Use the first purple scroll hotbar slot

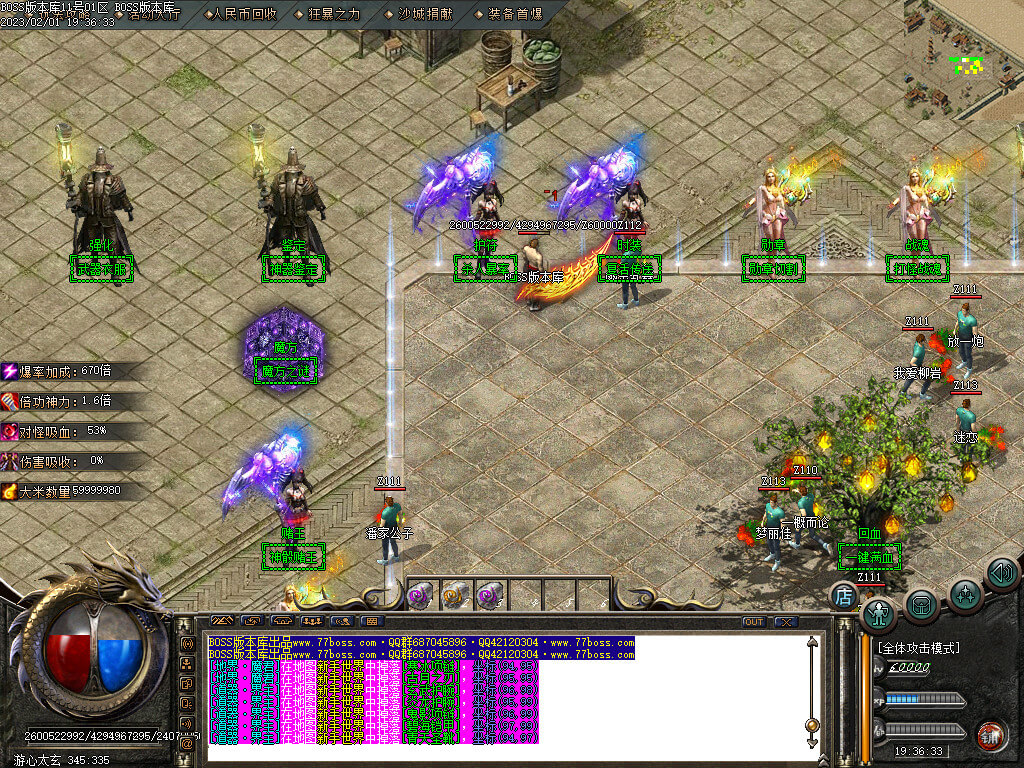click(421, 596)
